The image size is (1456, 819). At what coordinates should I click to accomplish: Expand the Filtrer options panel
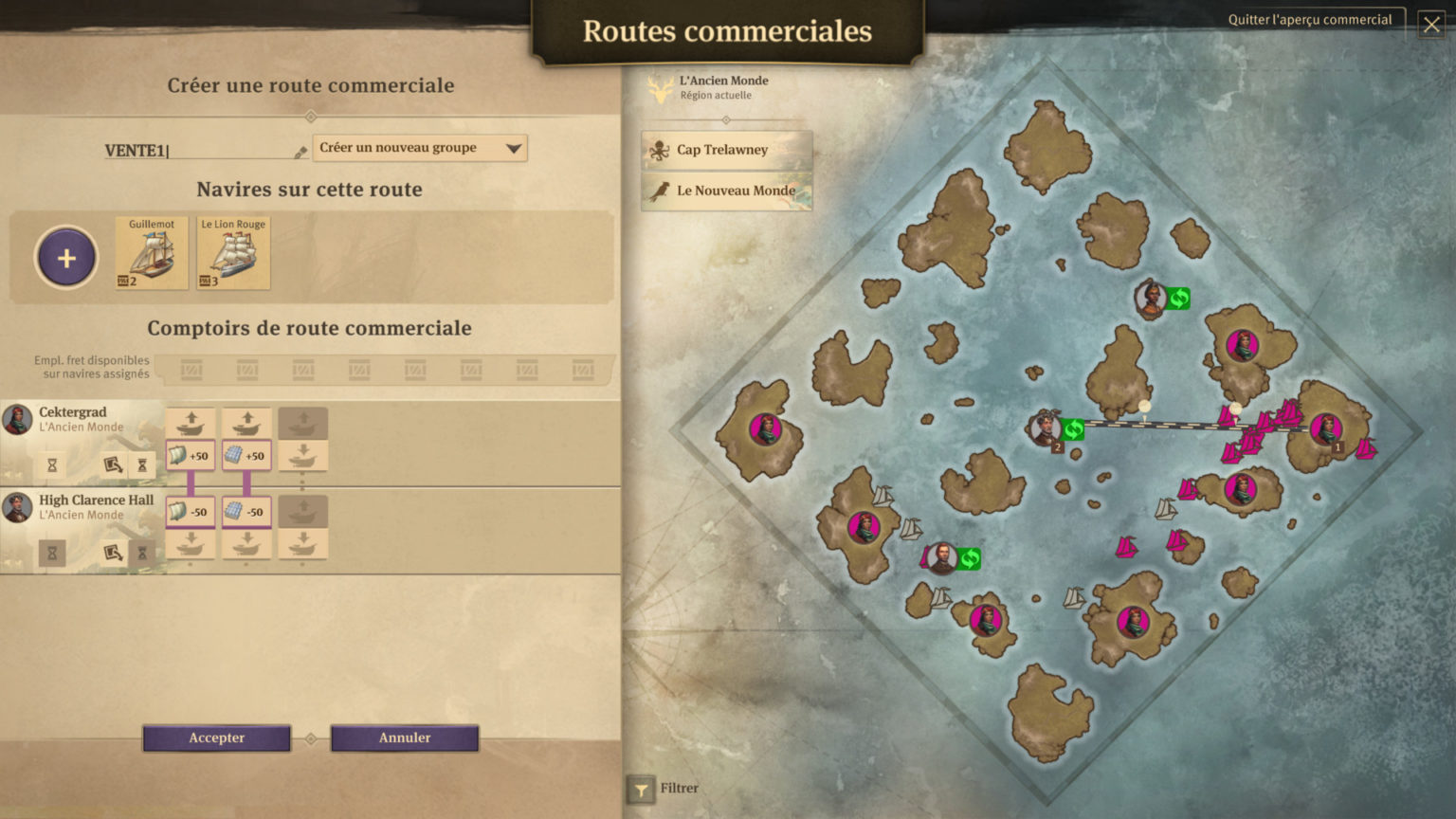tap(643, 788)
